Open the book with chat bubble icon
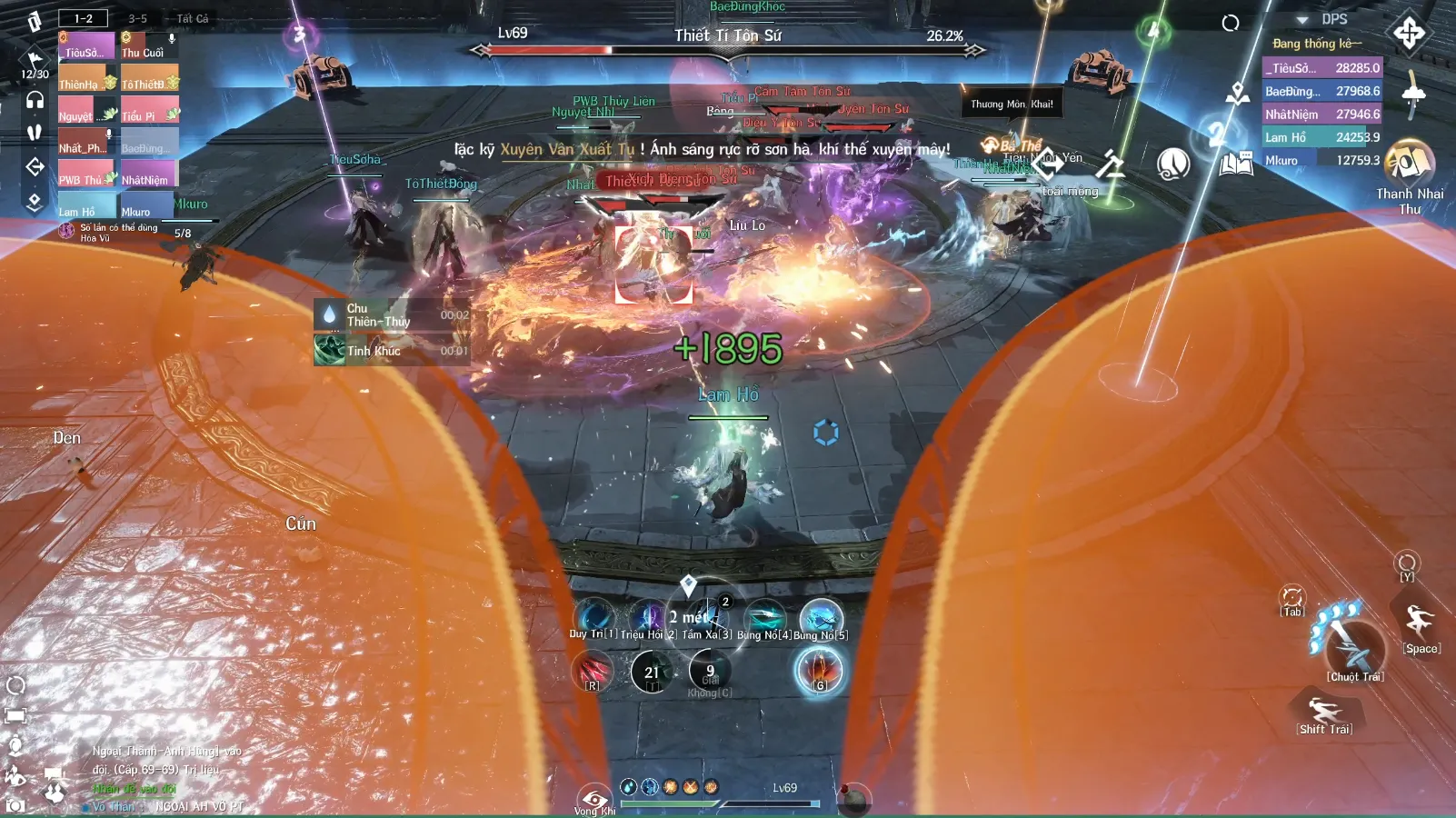The width and height of the screenshot is (1456, 818). [1236, 164]
